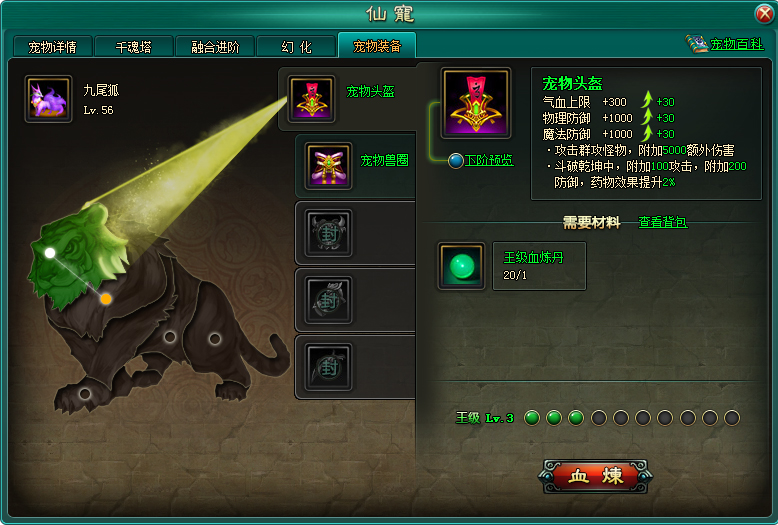Close the 仙寵 pet window
This screenshot has height=525, width=778.
[764, 13]
